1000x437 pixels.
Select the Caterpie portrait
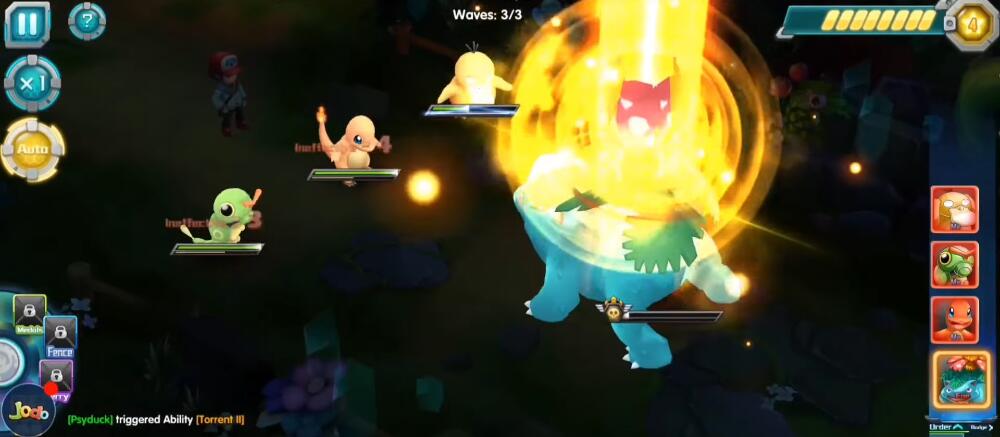954,265
